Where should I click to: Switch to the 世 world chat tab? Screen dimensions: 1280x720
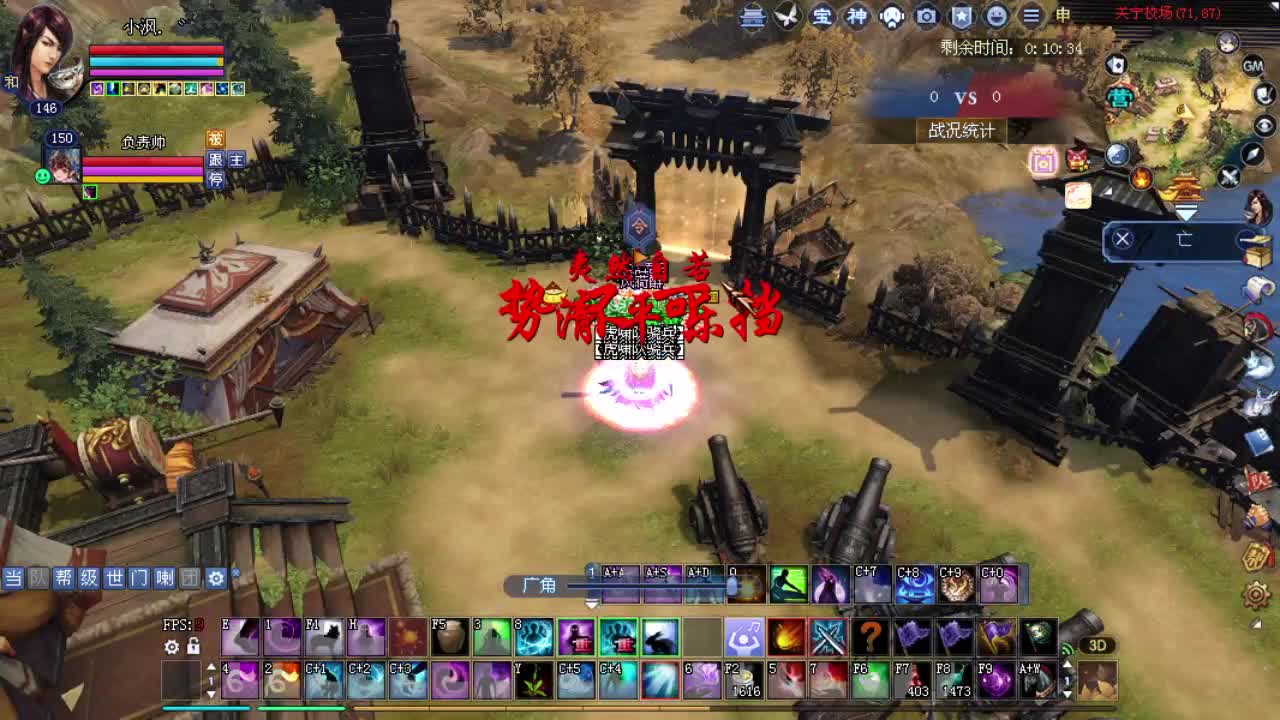116,579
